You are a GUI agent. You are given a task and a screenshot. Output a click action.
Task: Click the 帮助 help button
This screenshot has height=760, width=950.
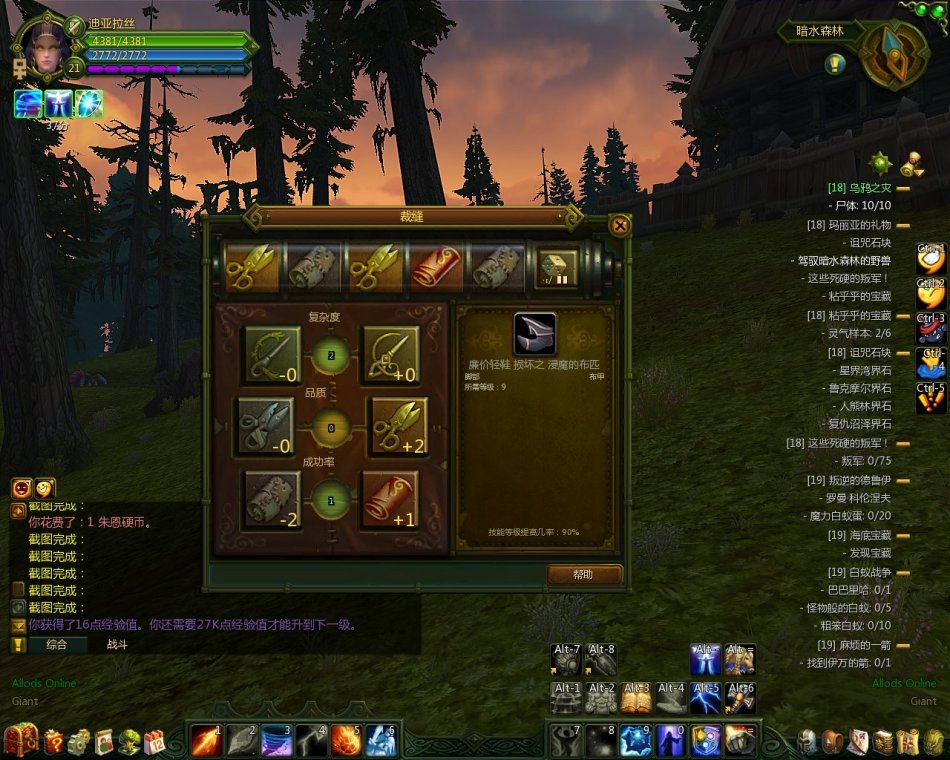[x=584, y=575]
